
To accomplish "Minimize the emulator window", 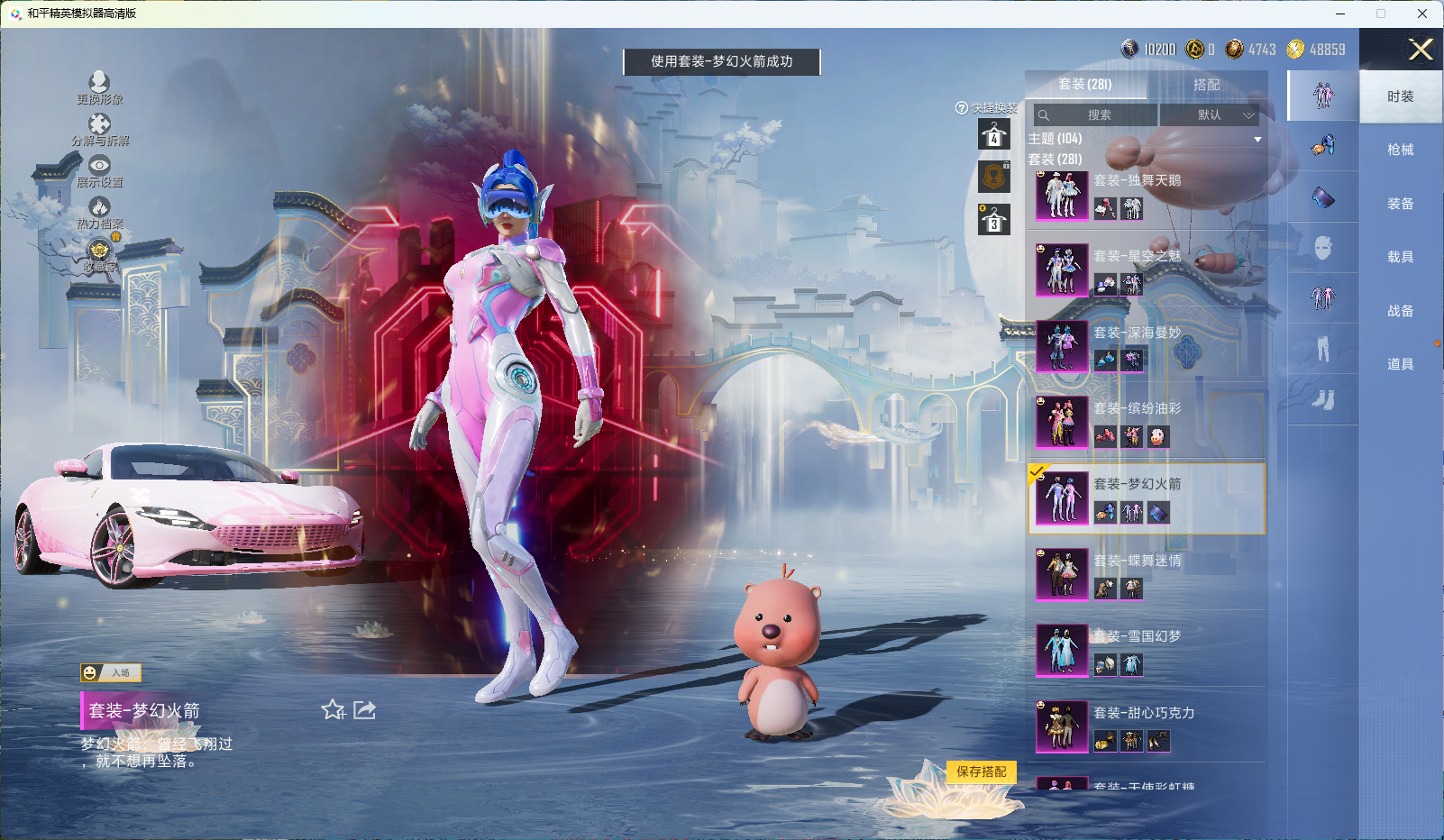I will click(x=1339, y=14).
